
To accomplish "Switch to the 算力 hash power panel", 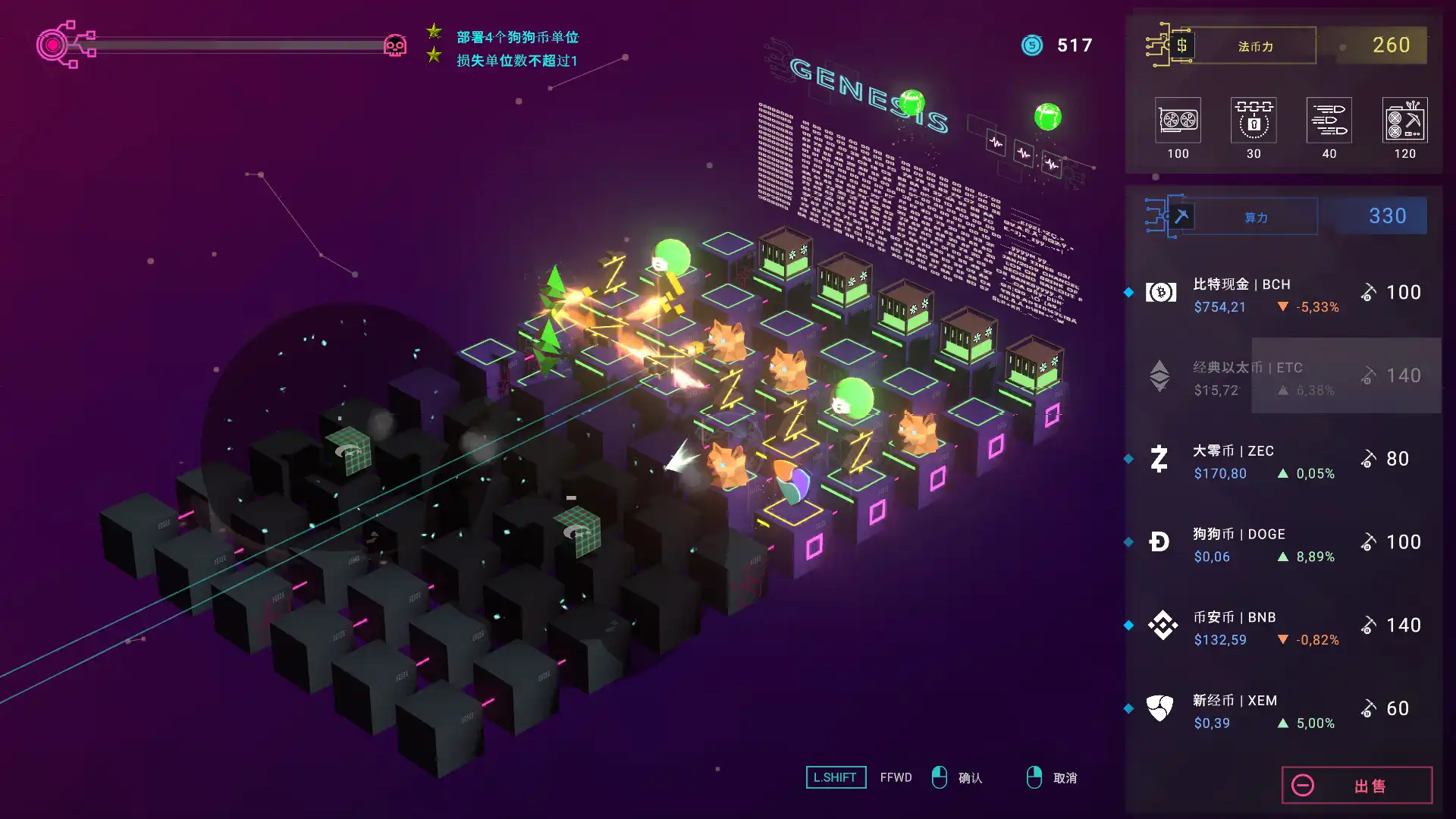I will click(1255, 216).
